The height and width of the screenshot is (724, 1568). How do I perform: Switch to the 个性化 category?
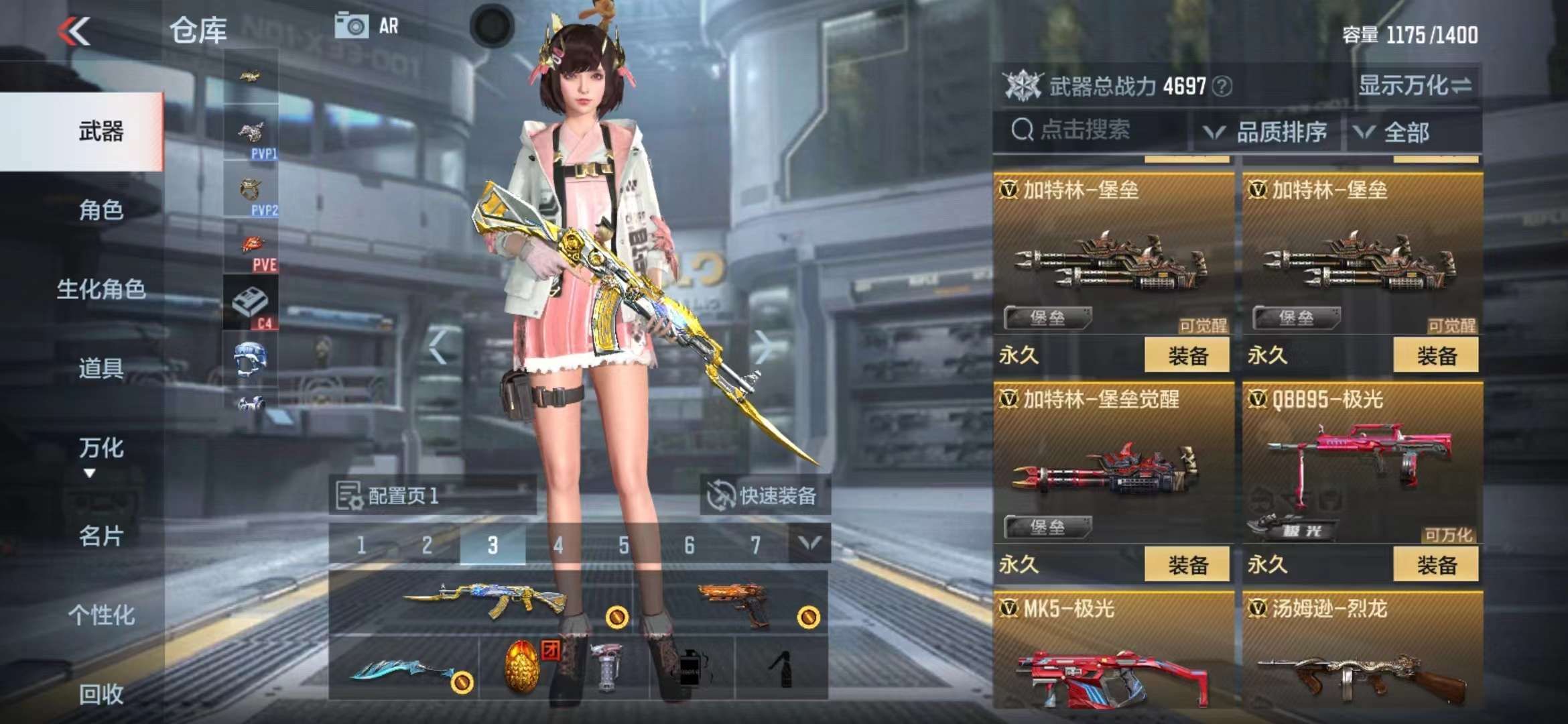pyautogui.click(x=101, y=615)
